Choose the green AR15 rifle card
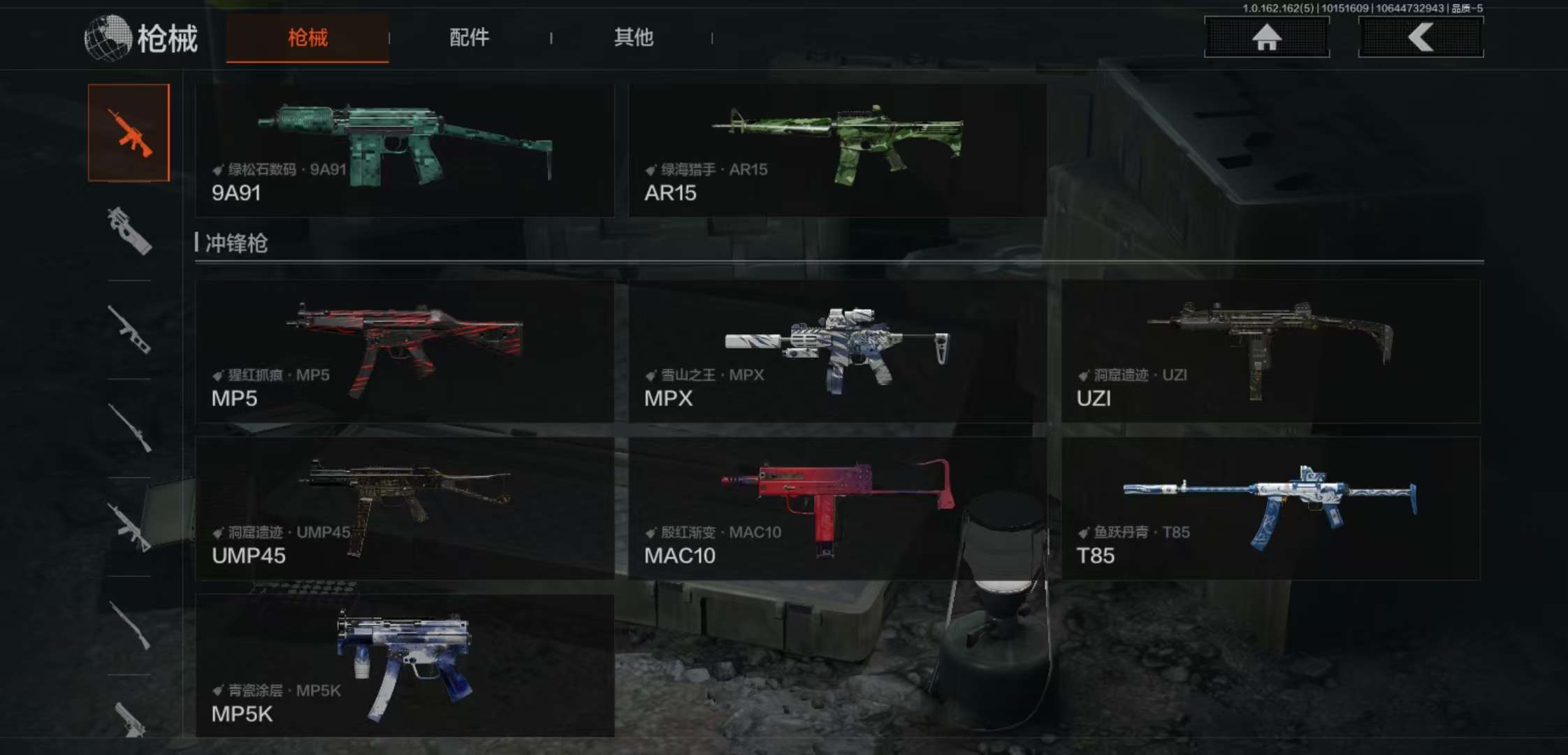The width and height of the screenshot is (1568, 755). pyautogui.click(x=837, y=150)
